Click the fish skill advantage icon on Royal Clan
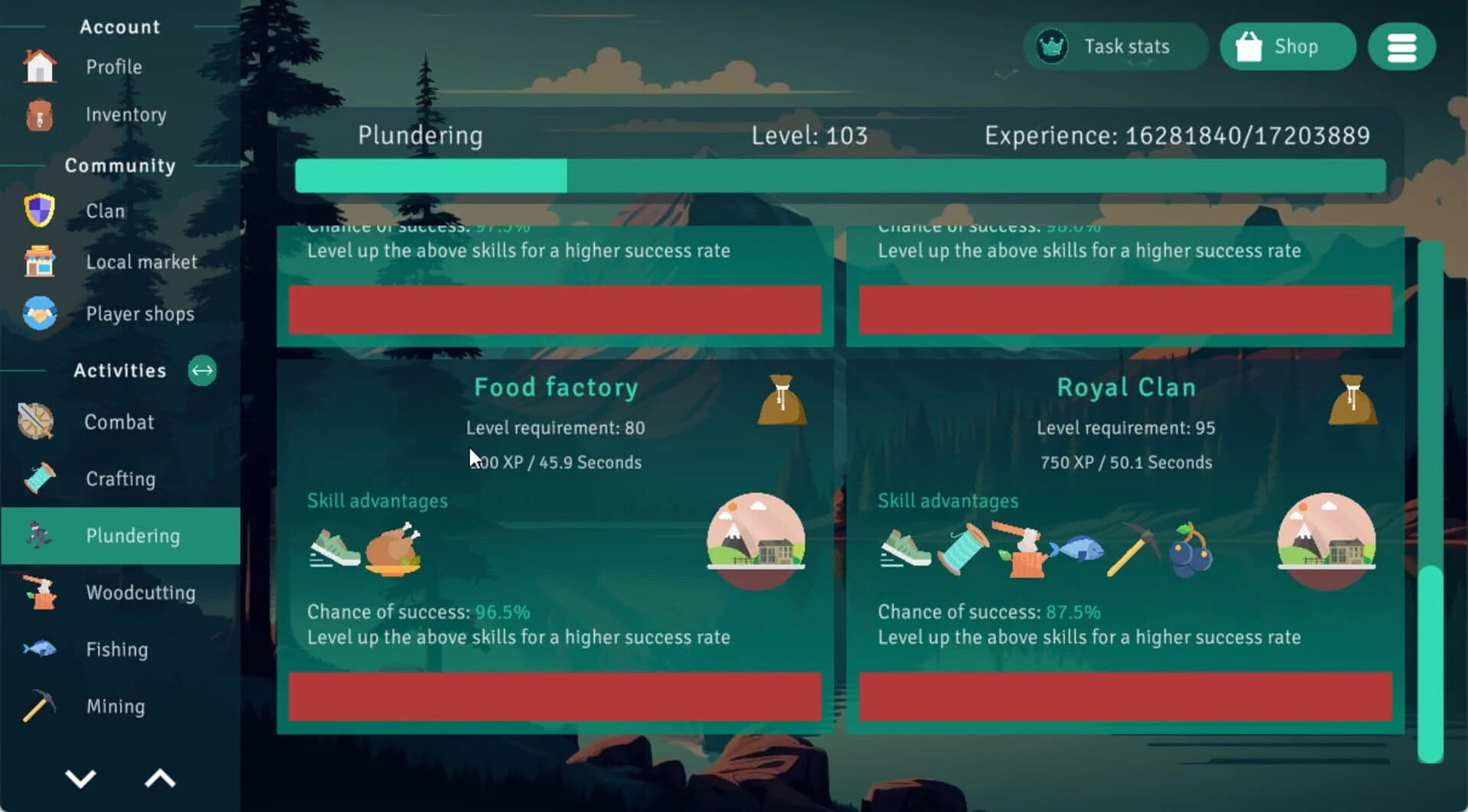This screenshot has width=1468, height=812. tap(1080, 550)
